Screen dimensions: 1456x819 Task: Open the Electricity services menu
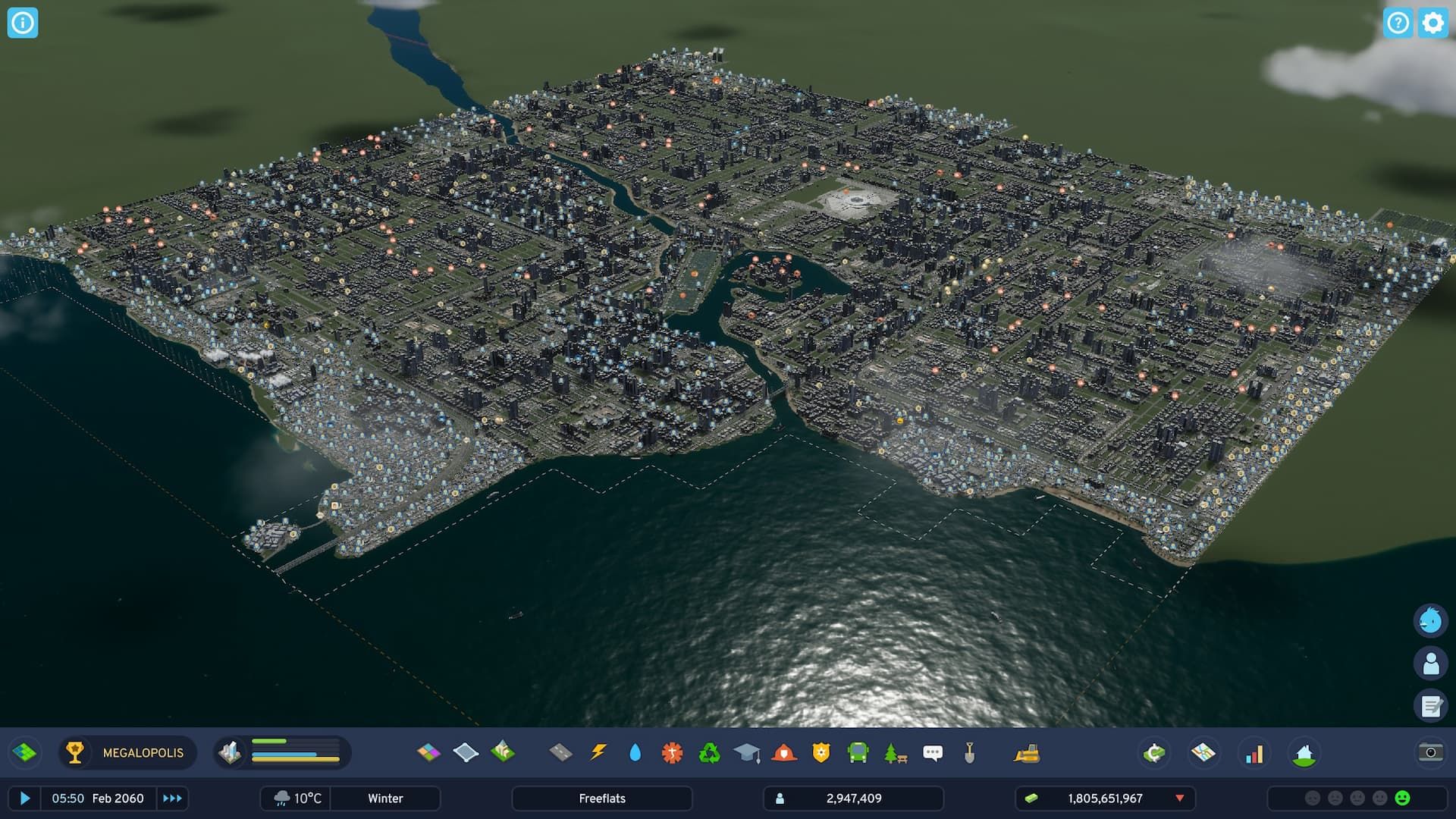coord(598,753)
